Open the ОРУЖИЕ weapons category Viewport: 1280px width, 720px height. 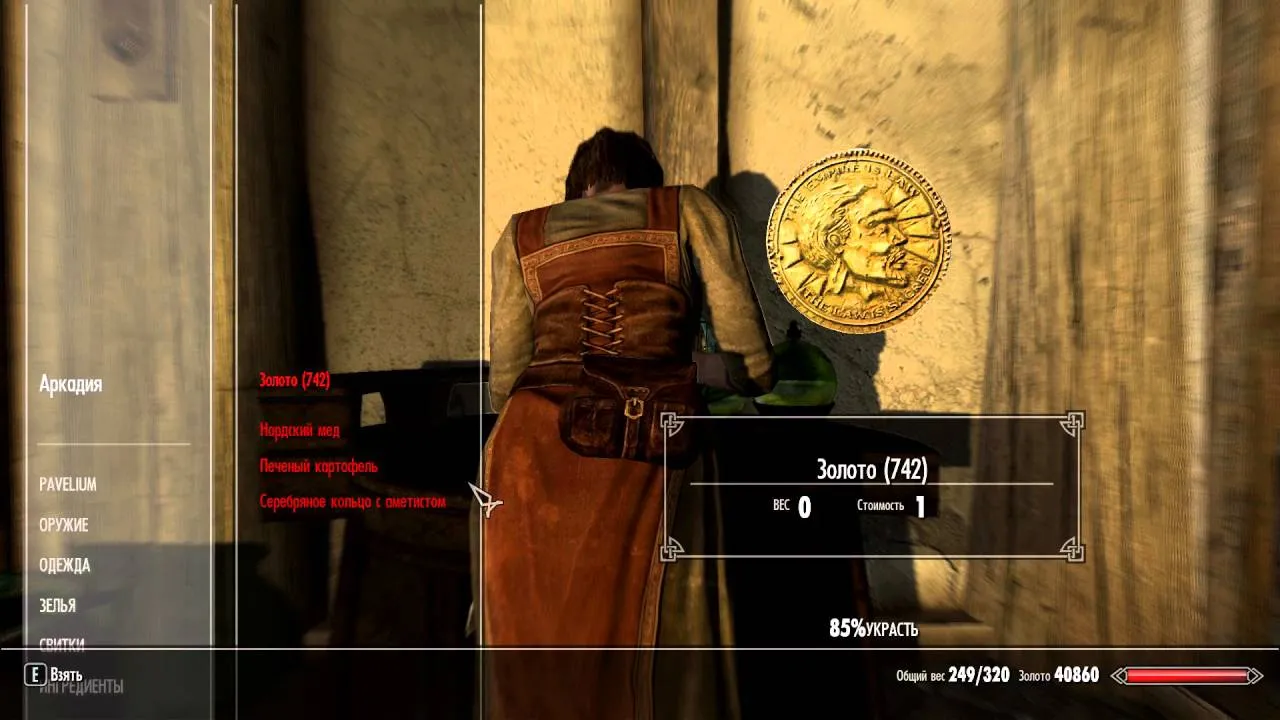[x=64, y=525]
